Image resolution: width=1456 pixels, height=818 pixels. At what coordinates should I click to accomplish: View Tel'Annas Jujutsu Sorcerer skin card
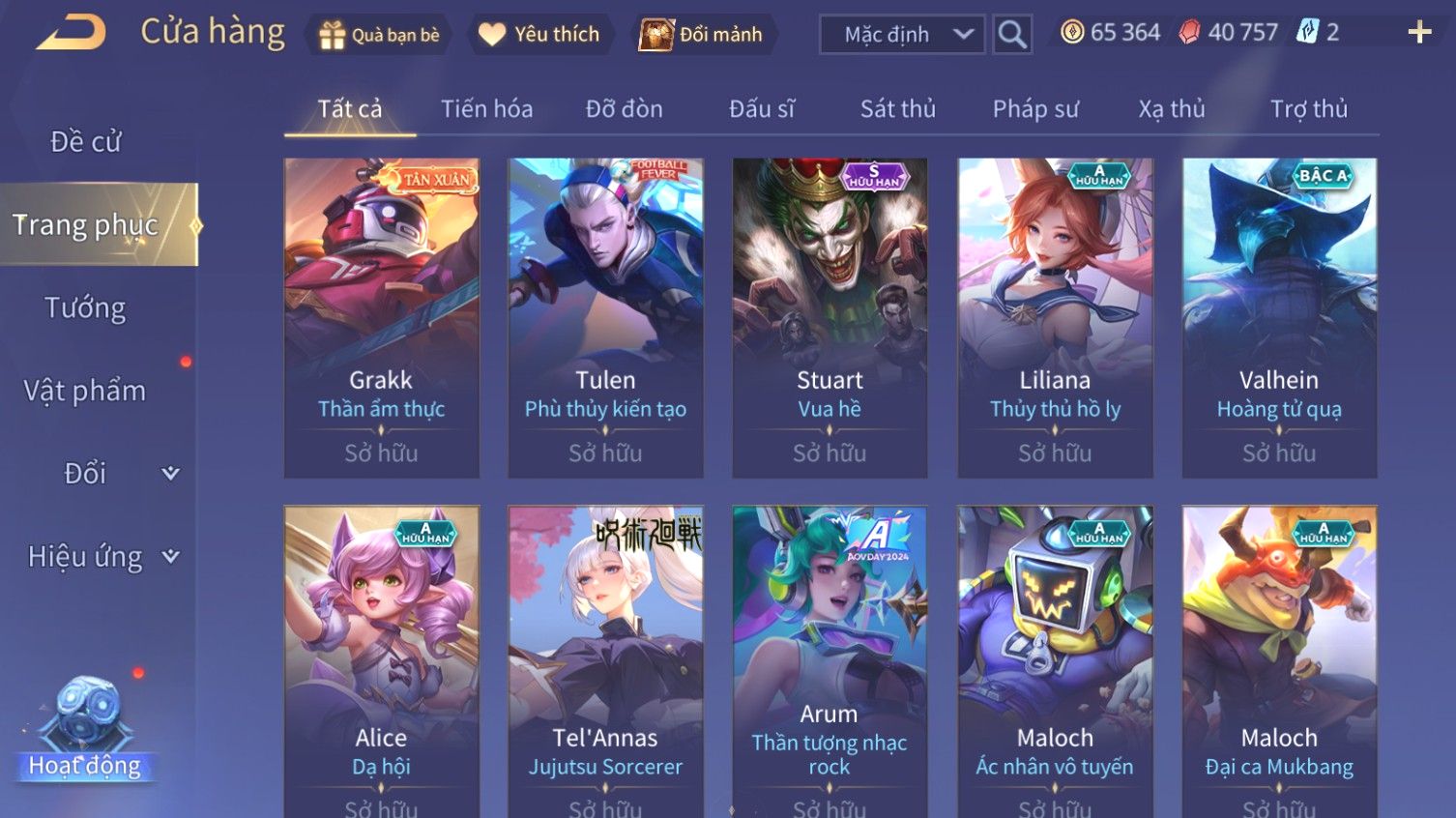[x=605, y=657]
